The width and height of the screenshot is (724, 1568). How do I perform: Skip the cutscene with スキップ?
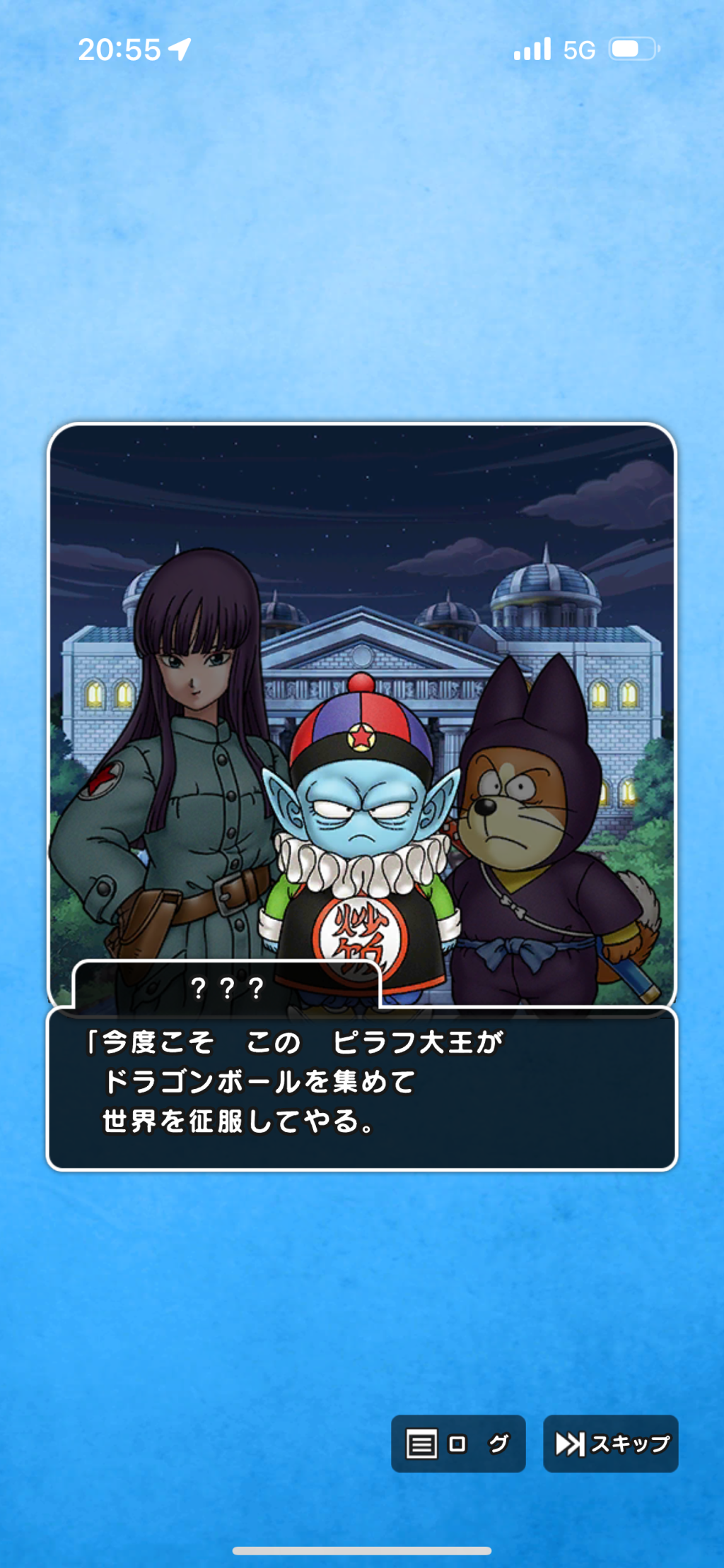(x=610, y=1444)
